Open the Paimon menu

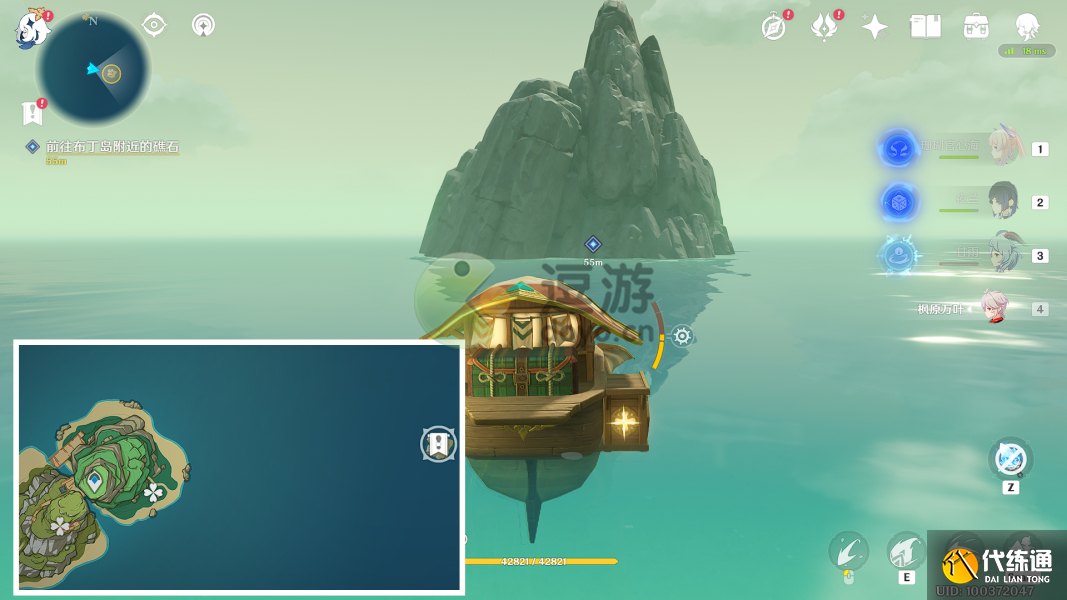click(33, 29)
